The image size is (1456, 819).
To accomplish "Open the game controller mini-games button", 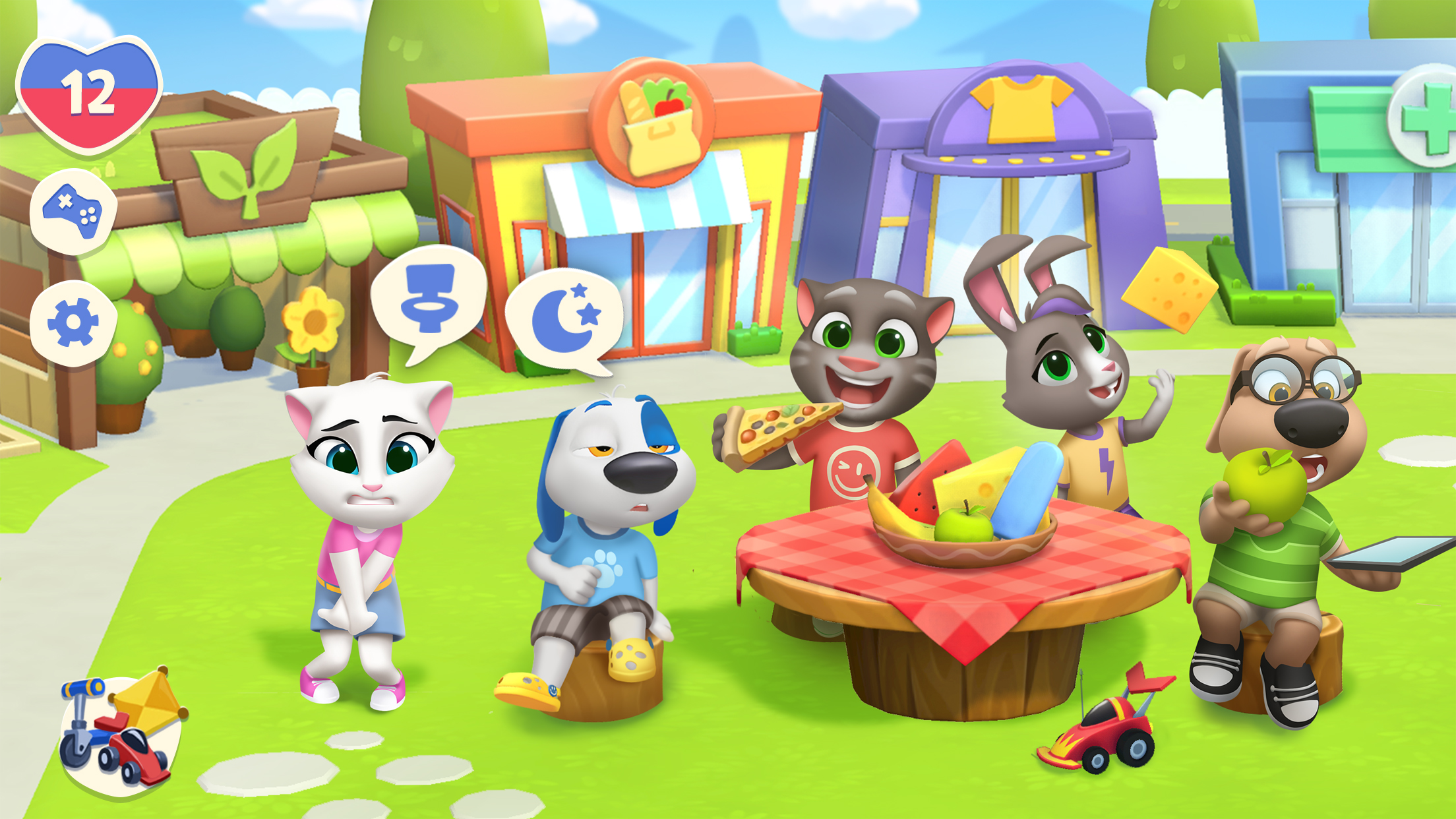I will pos(73,211).
